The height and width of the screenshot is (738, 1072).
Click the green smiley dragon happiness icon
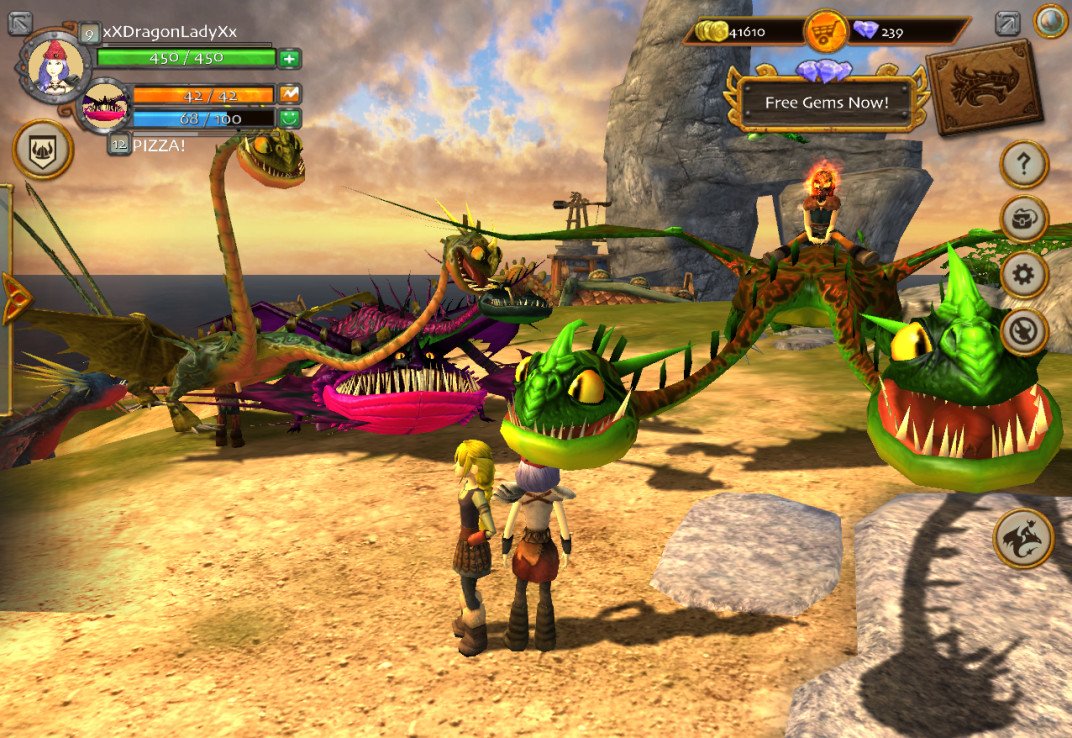tap(289, 118)
